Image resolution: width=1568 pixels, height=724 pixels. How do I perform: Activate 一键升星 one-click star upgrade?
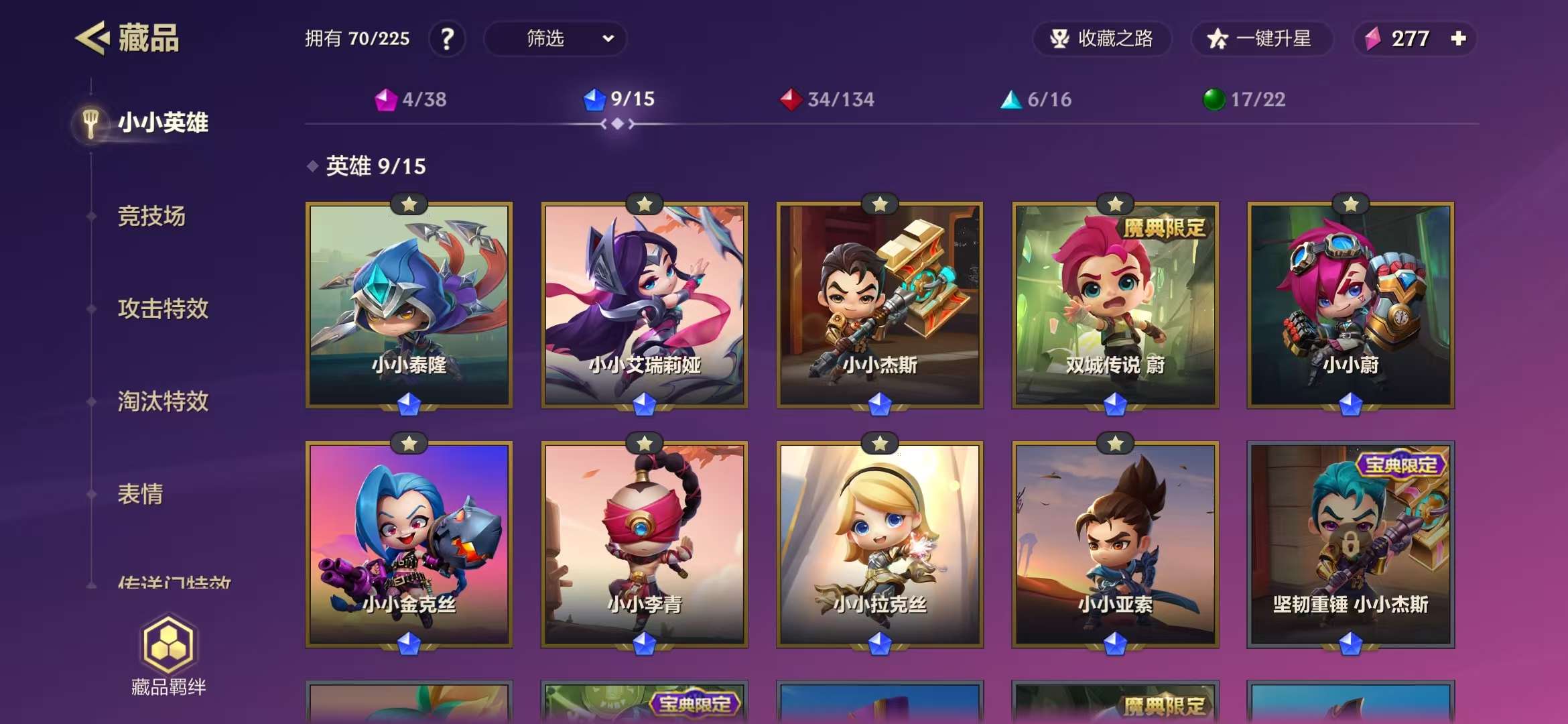coord(1261,39)
